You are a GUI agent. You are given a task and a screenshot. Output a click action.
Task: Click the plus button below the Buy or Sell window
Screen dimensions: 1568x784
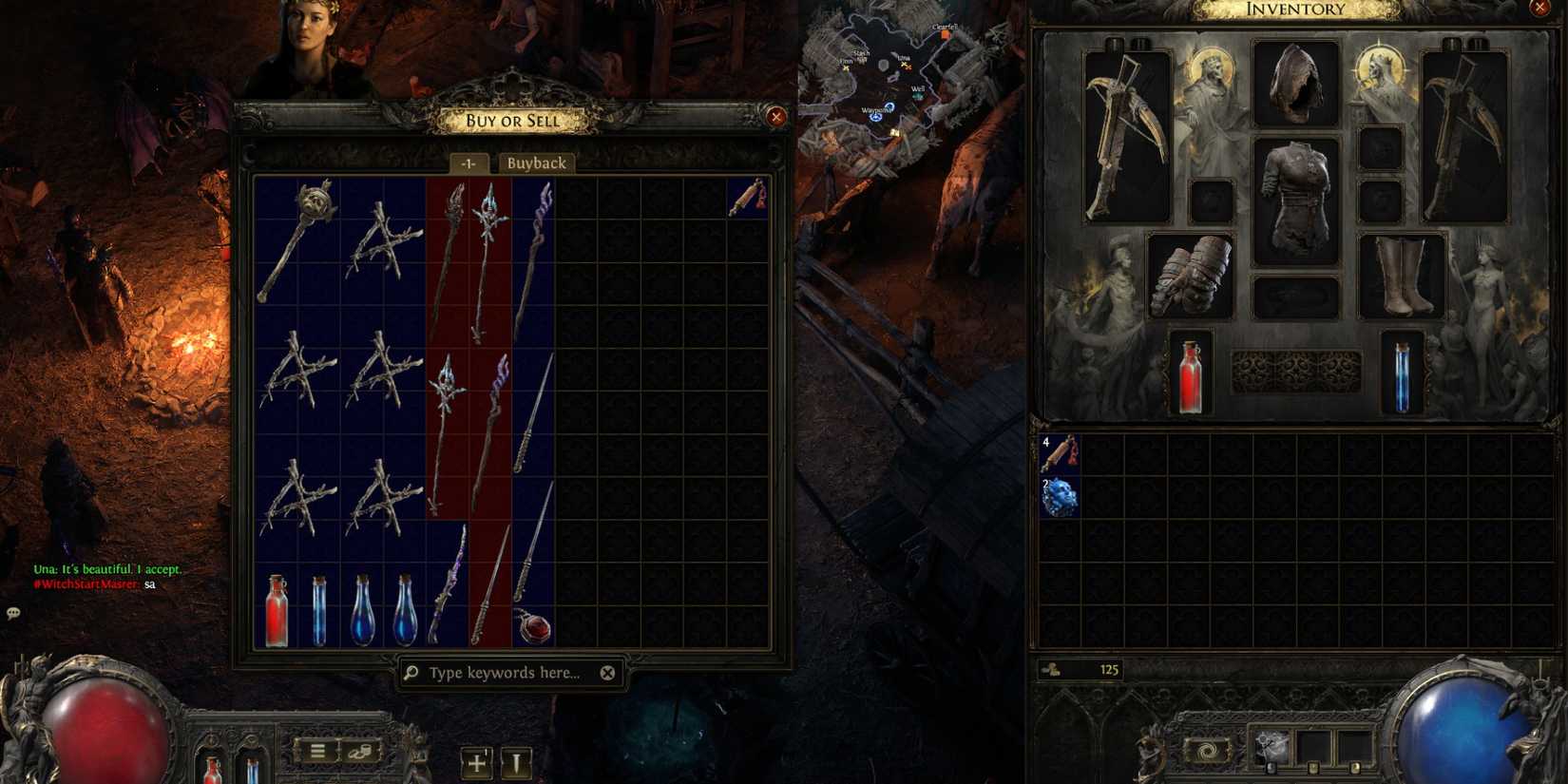475,761
